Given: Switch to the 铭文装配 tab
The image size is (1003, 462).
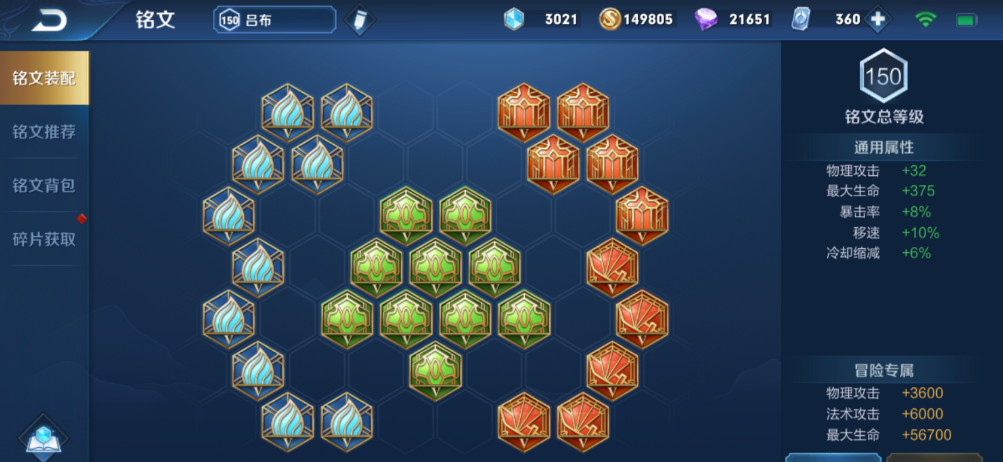Looking at the screenshot, I should point(44,78).
